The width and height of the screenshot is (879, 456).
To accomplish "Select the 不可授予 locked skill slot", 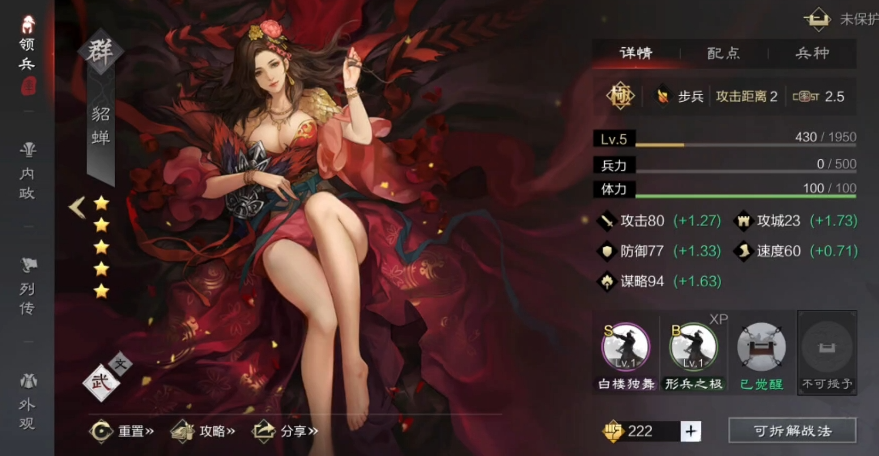I will point(827,352).
